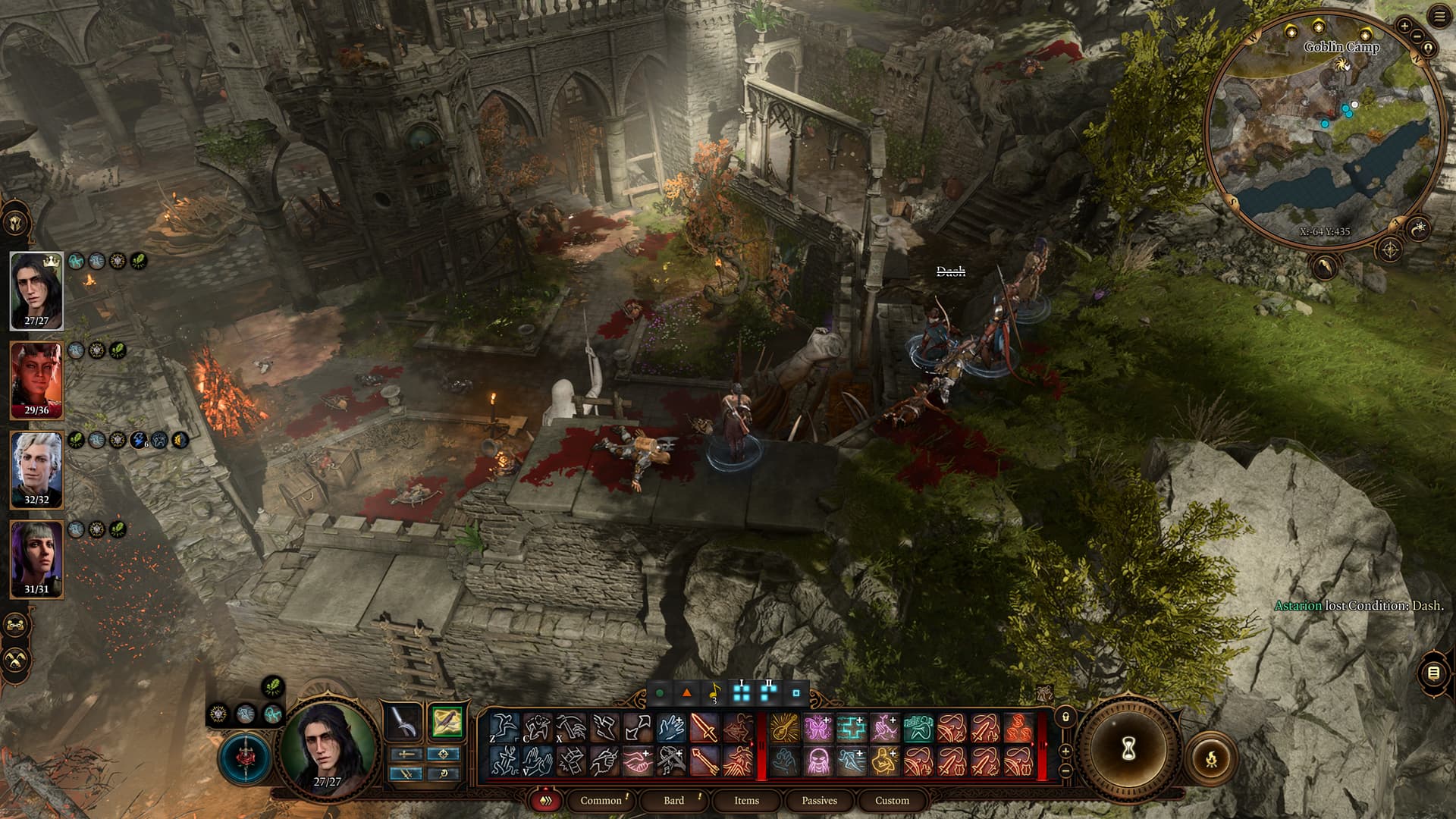1456x819 pixels.
Task: Zoom in the minimap with plus button
Action: (1404, 26)
